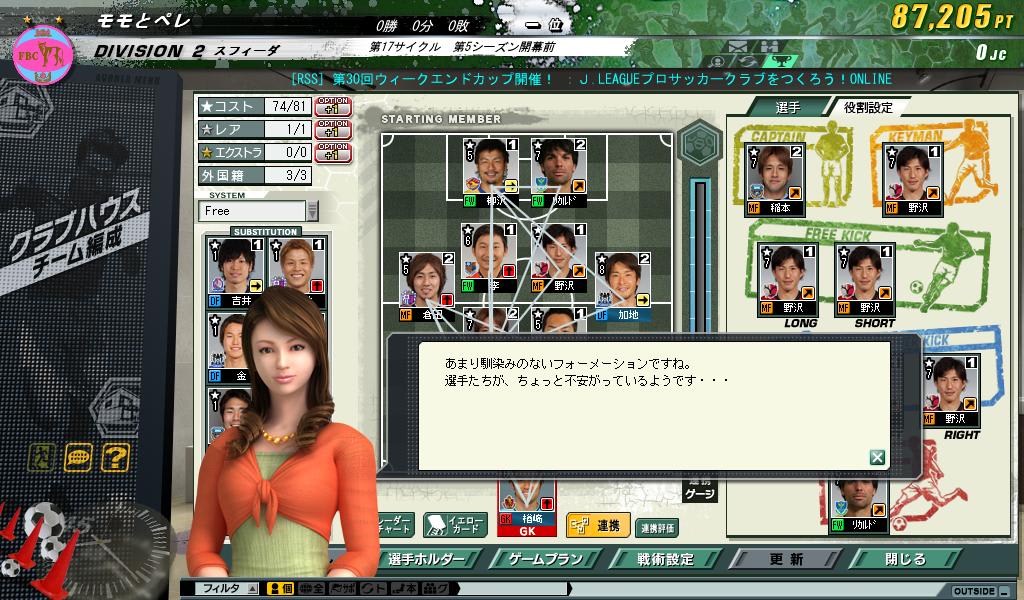Click the FBC club emblem
Viewport: 1024px width, 600px height.
[x=40, y=53]
